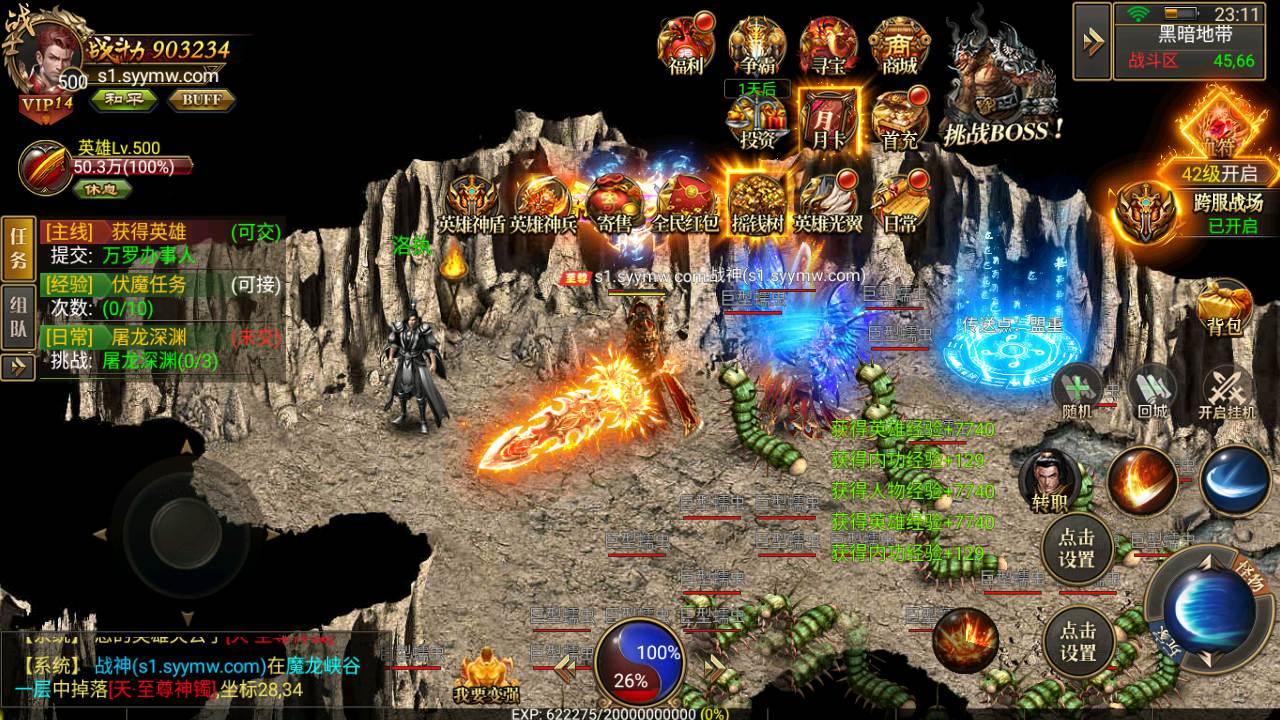Image resolution: width=1280 pixels, height=720 pixels.
Task: Open the 摇钱树 money tree
Action: coord(757,203)
